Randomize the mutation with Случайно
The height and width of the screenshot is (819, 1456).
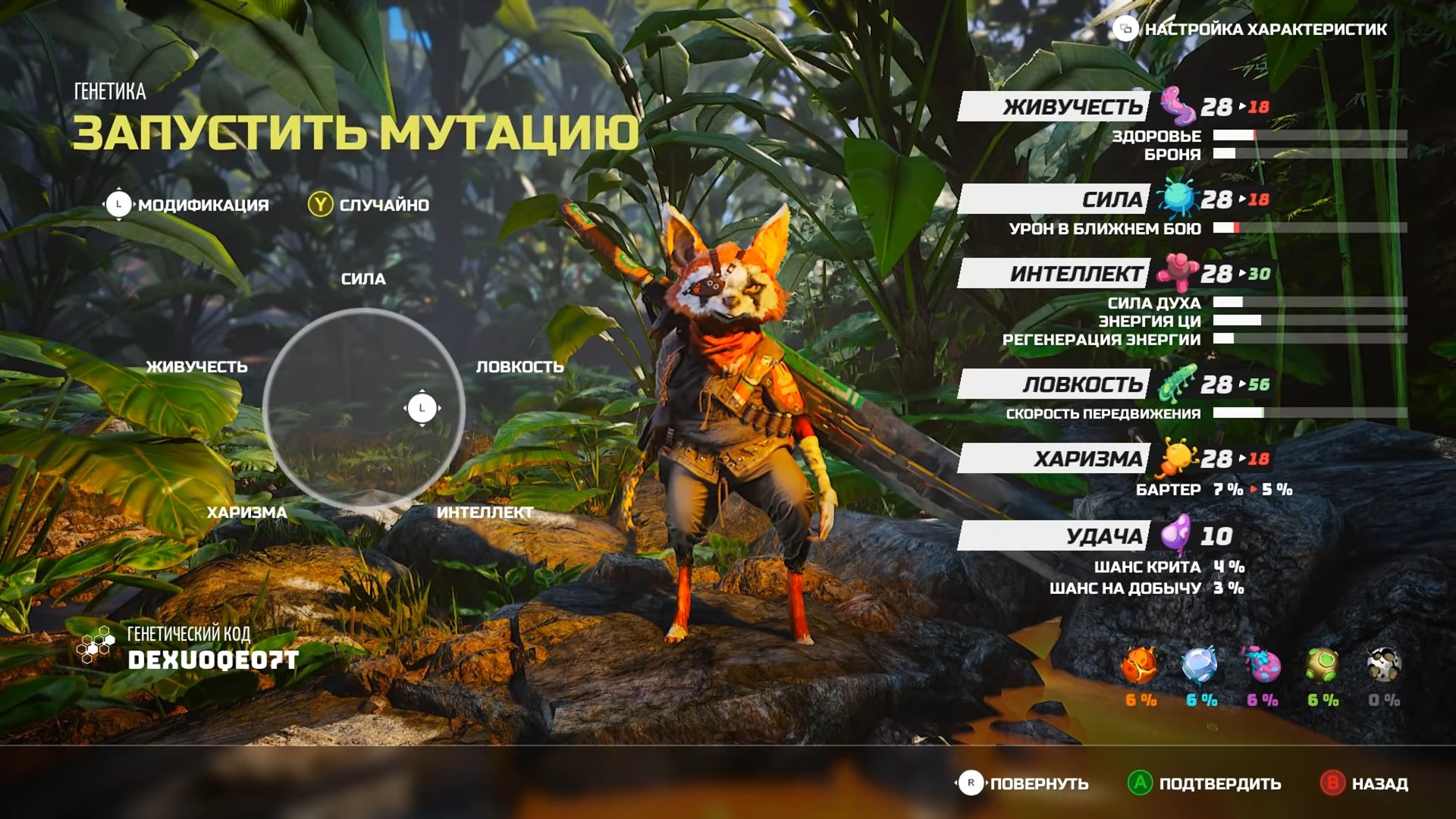tap(369, 205)
